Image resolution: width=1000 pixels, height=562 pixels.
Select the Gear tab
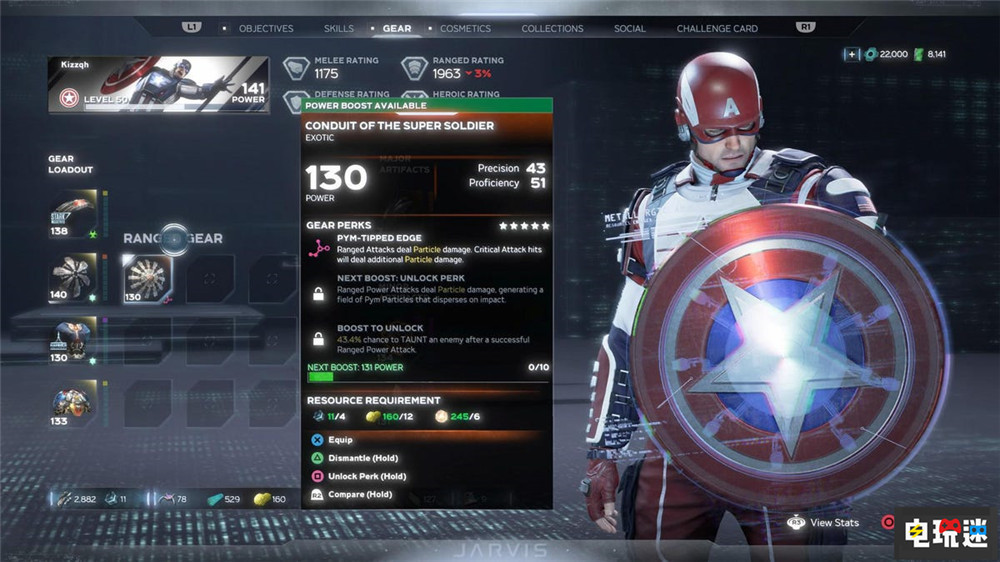[396, 28]
